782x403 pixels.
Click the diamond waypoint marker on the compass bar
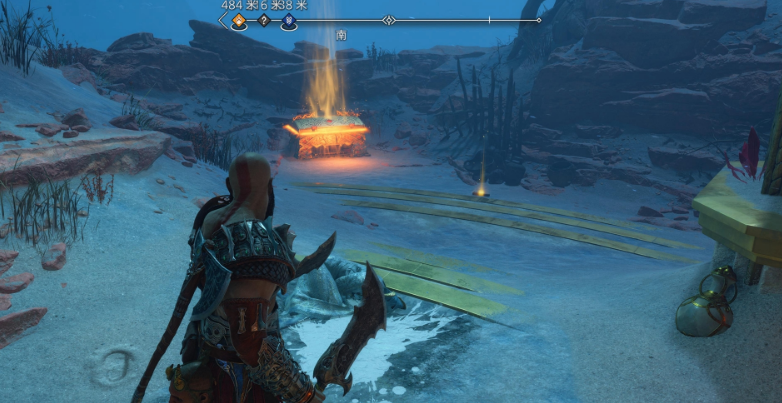tap(389, 20)
